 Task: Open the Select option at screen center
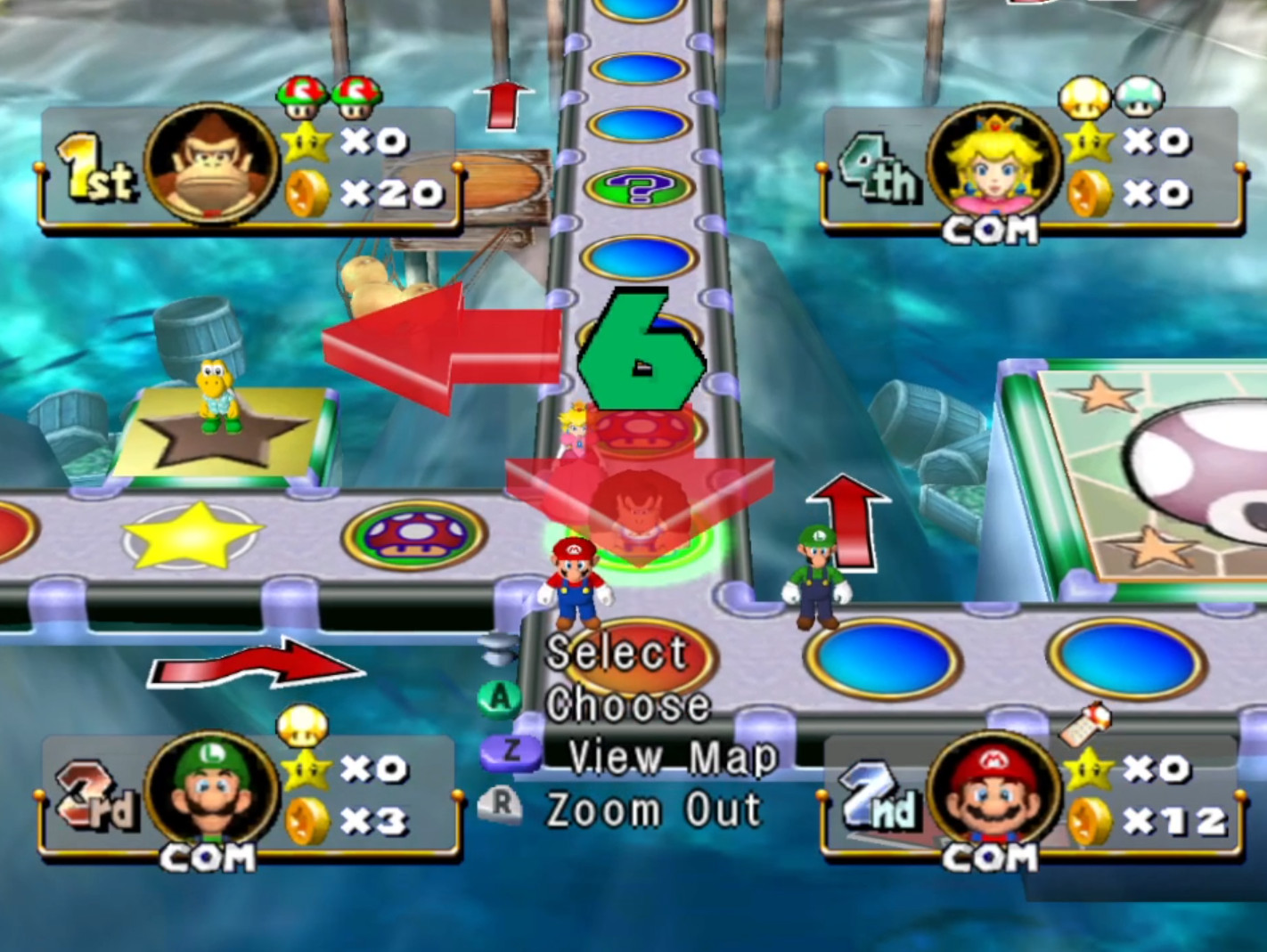(615, 653)
